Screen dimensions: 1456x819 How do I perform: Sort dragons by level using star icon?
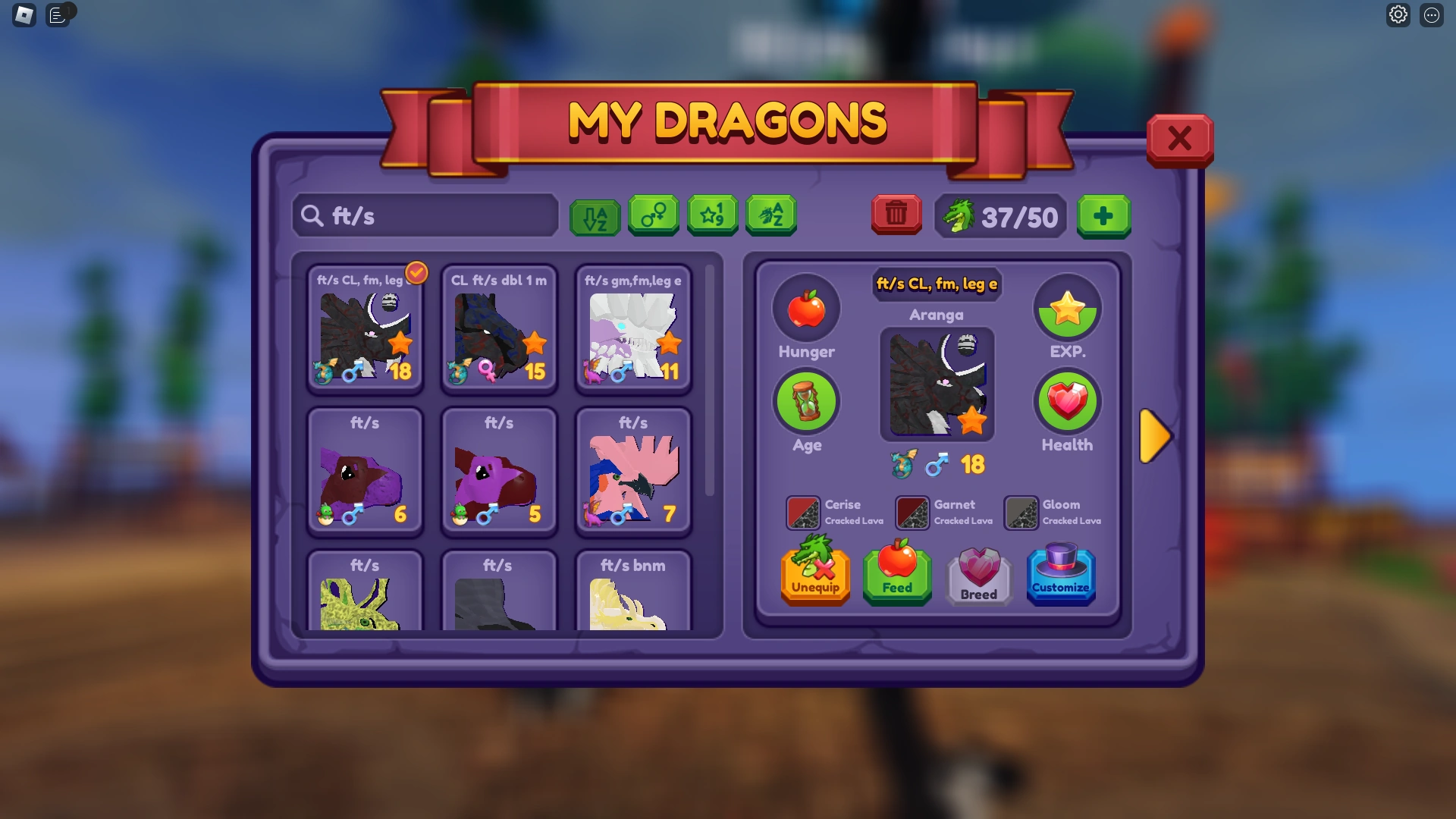(x=712, y=215)
